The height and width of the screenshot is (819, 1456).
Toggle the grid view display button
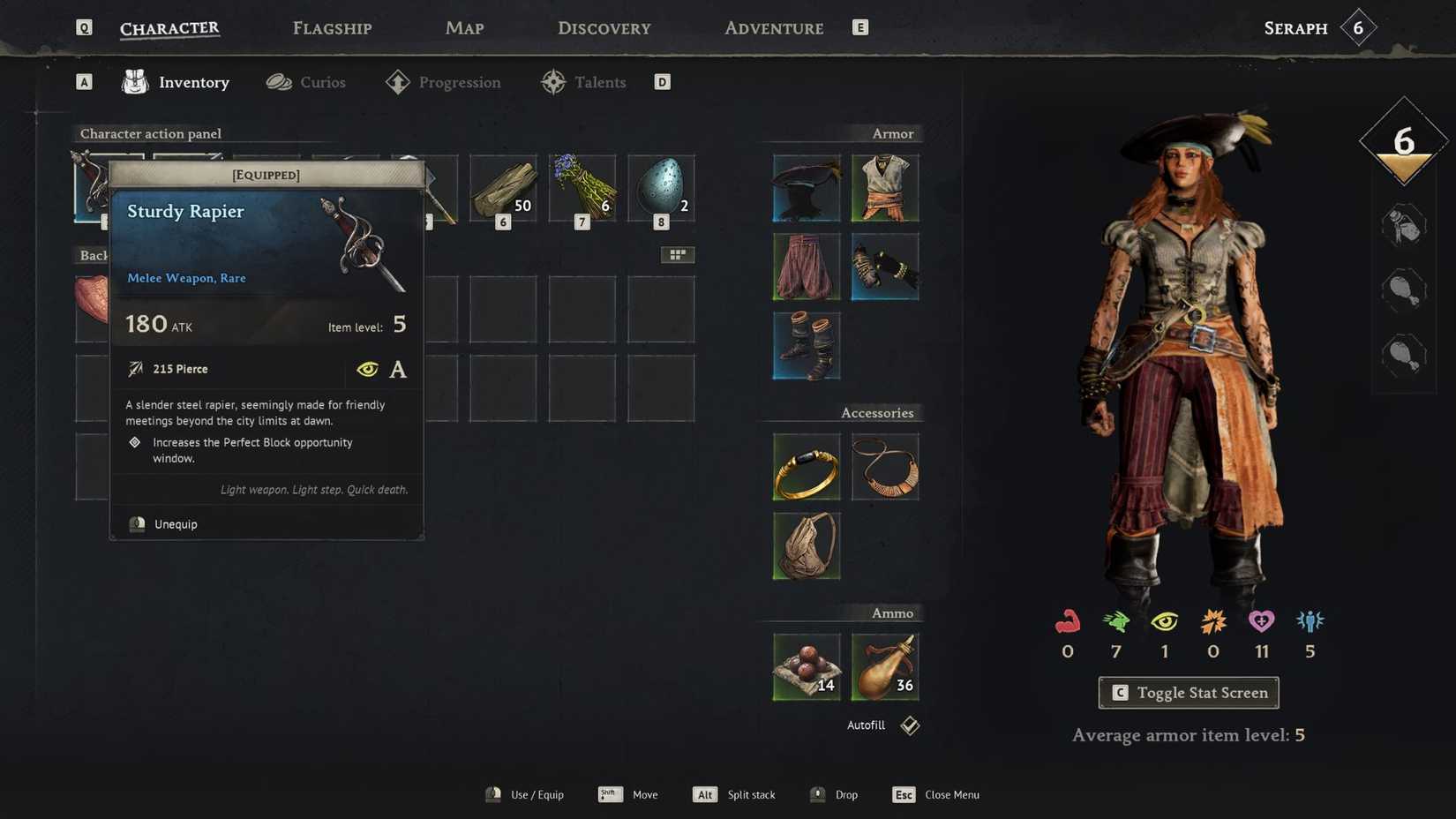(x=678, y=254)
